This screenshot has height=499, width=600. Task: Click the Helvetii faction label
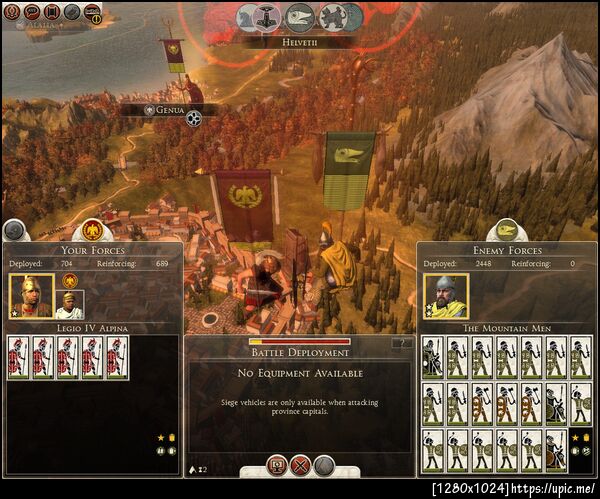(x=299, y=43)
